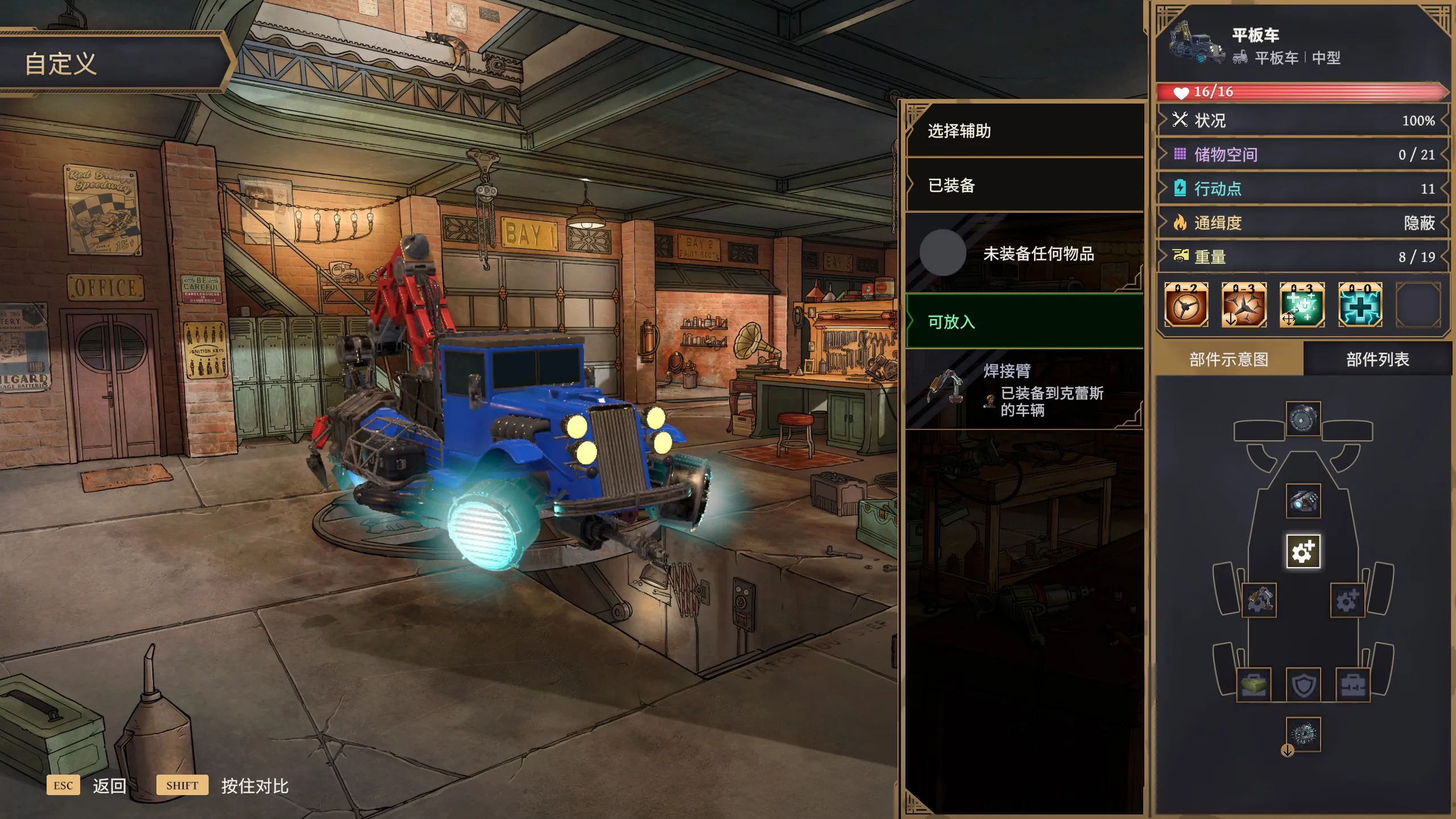This screenshot has height=819, width=1456.
Task: Click the rear spiked part slot
Action: click(x=1303, y=734)
